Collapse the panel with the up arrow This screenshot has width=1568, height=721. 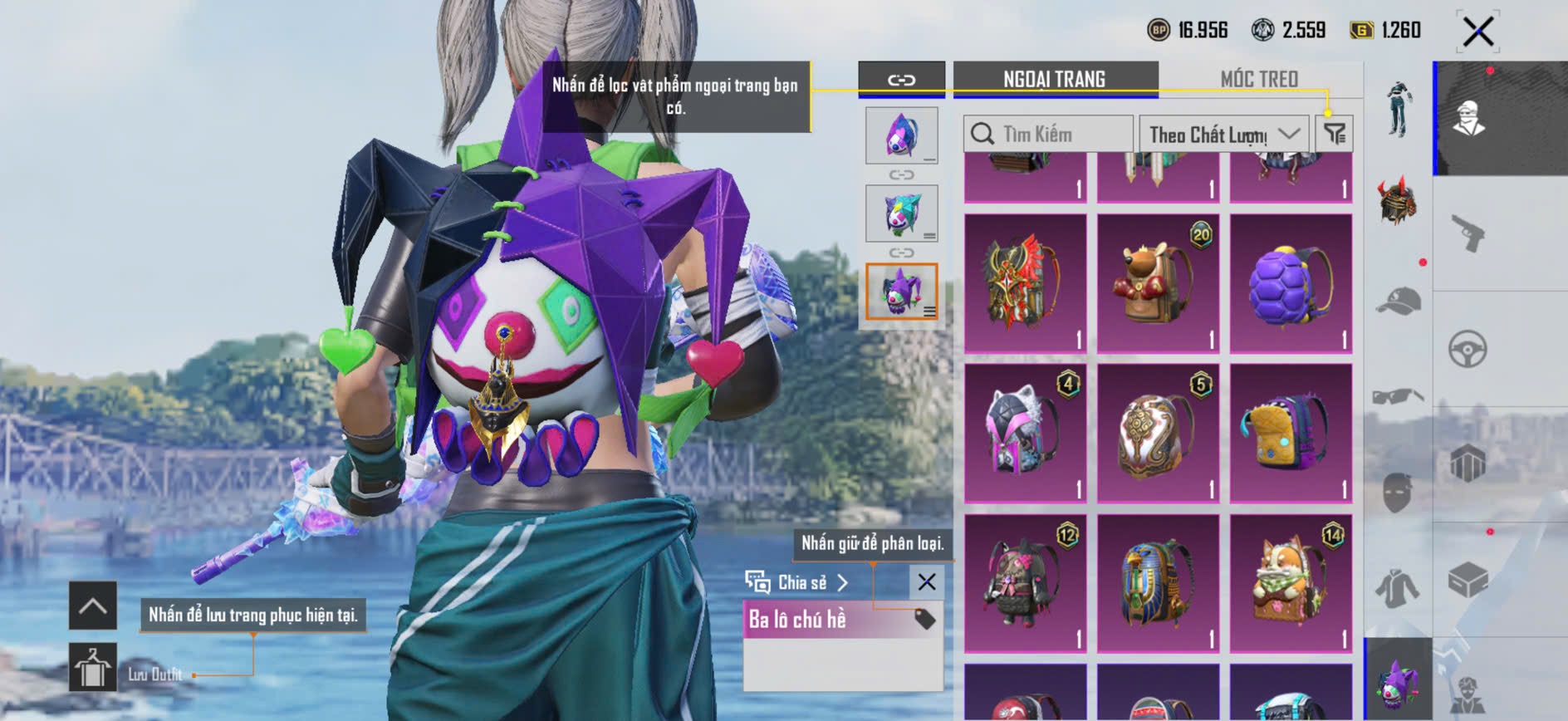click(x=93, y=606)
